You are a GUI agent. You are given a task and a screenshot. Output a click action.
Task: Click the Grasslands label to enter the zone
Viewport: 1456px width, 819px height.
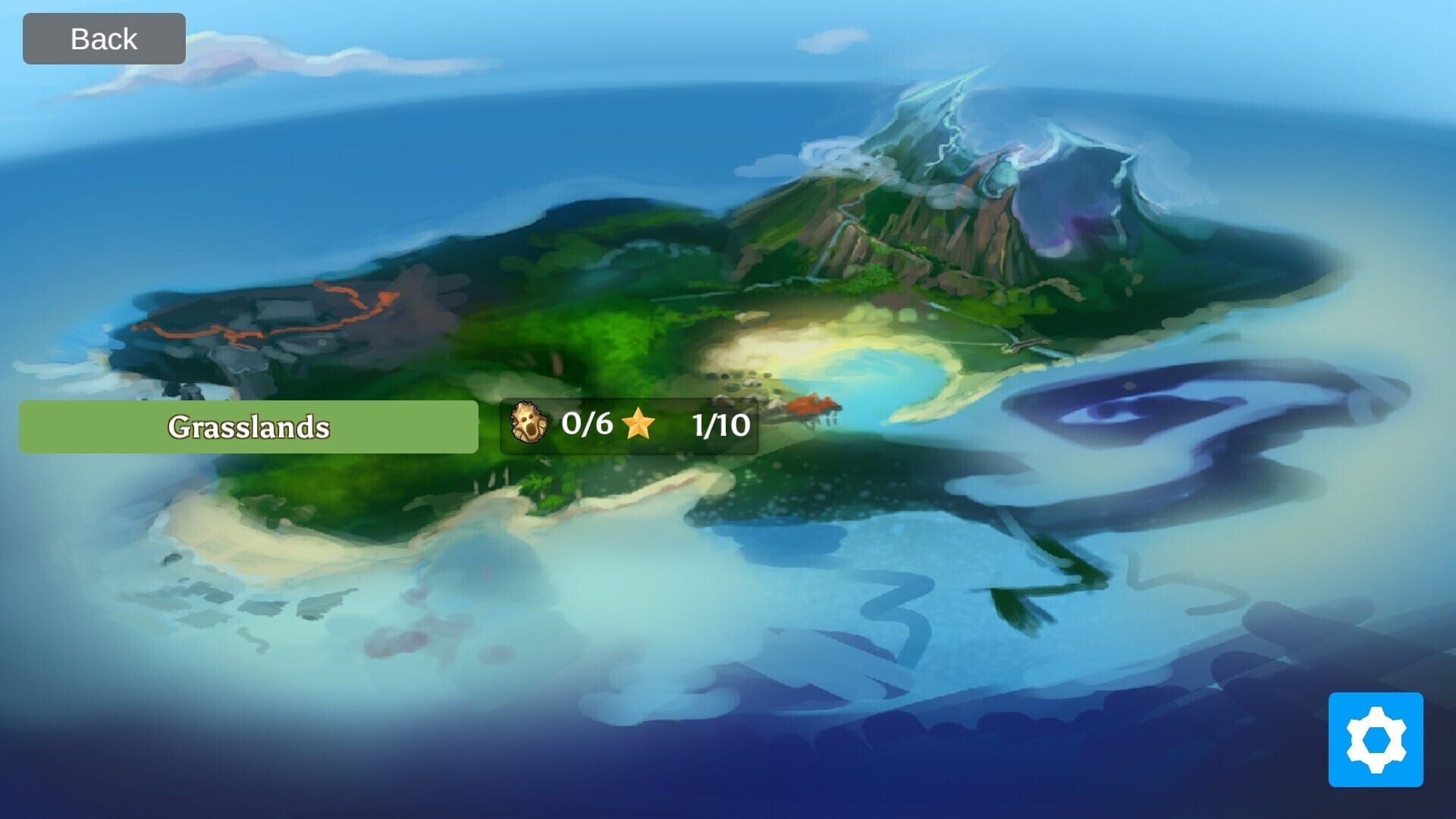click(x=250, y=426)
